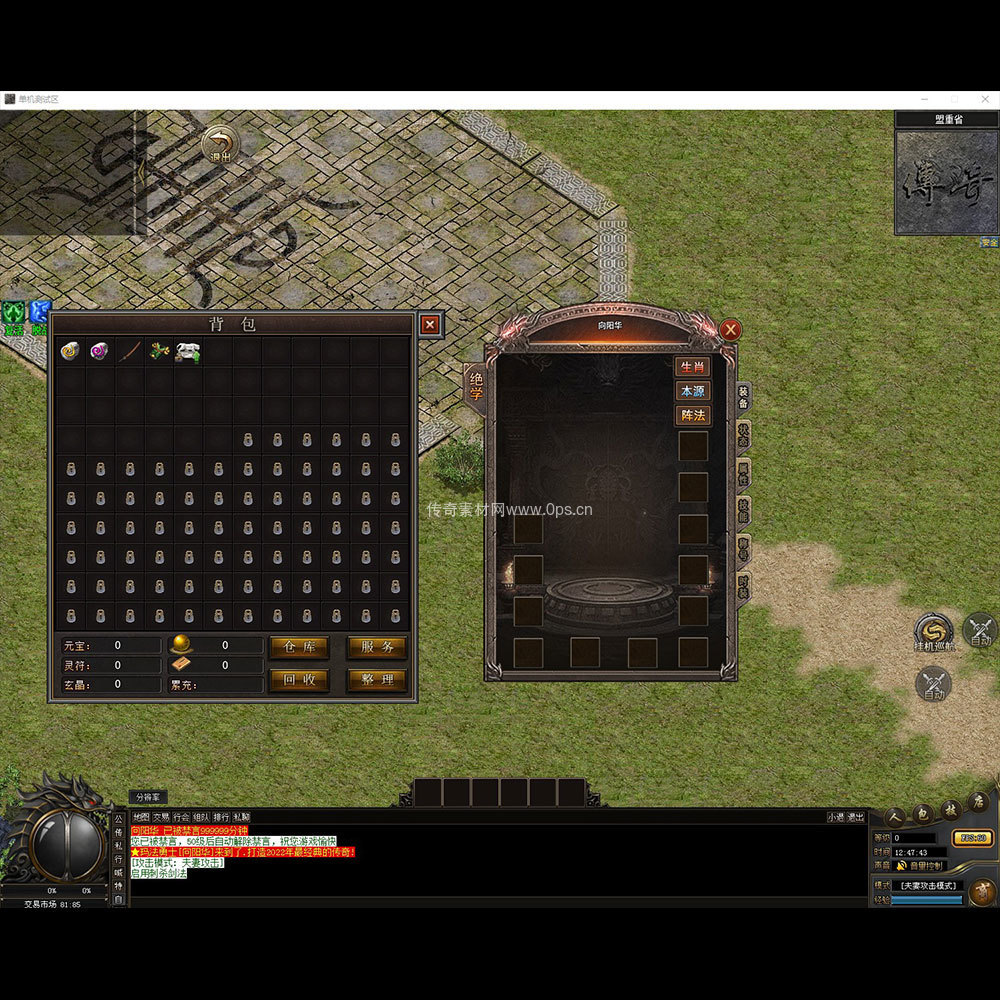Click the 退出 exit arrow icon
The image size is (1000, 1000).
(x=220, y=144)
